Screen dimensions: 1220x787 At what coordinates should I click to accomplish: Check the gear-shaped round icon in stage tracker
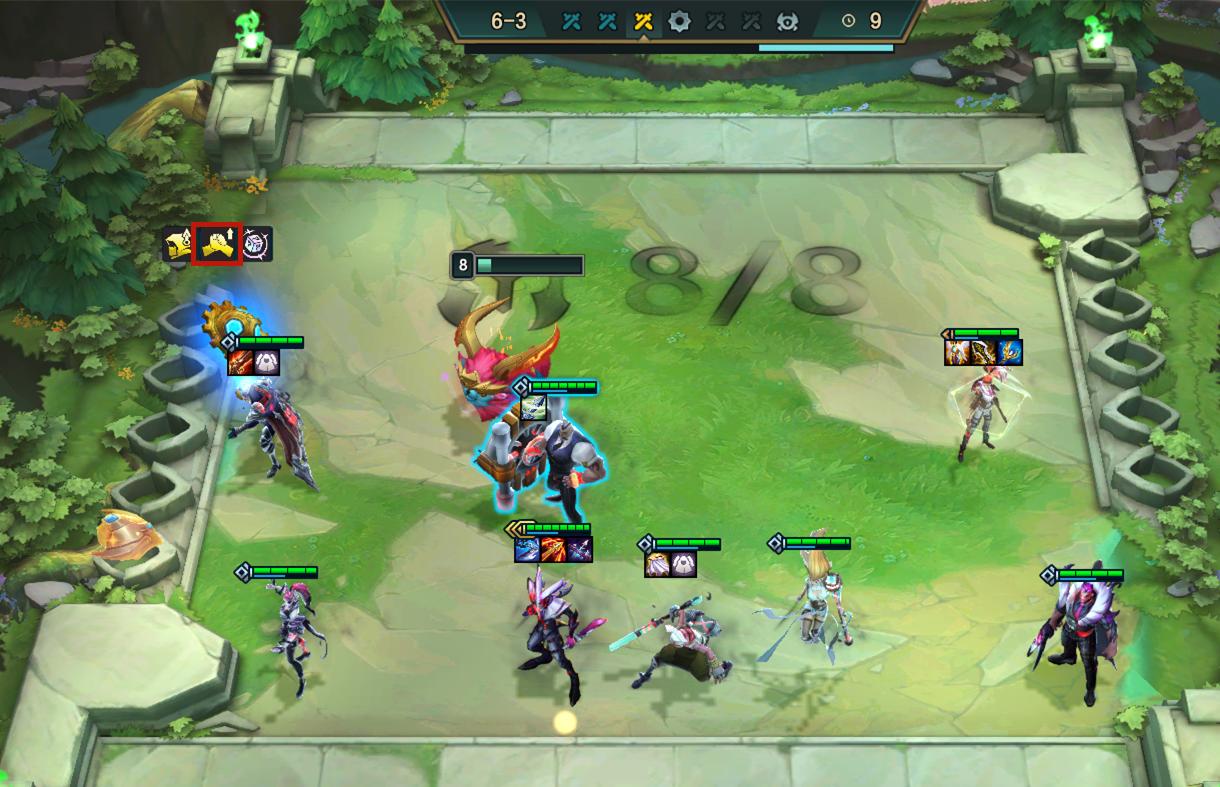pyautogui.click(x=679, y=21)
